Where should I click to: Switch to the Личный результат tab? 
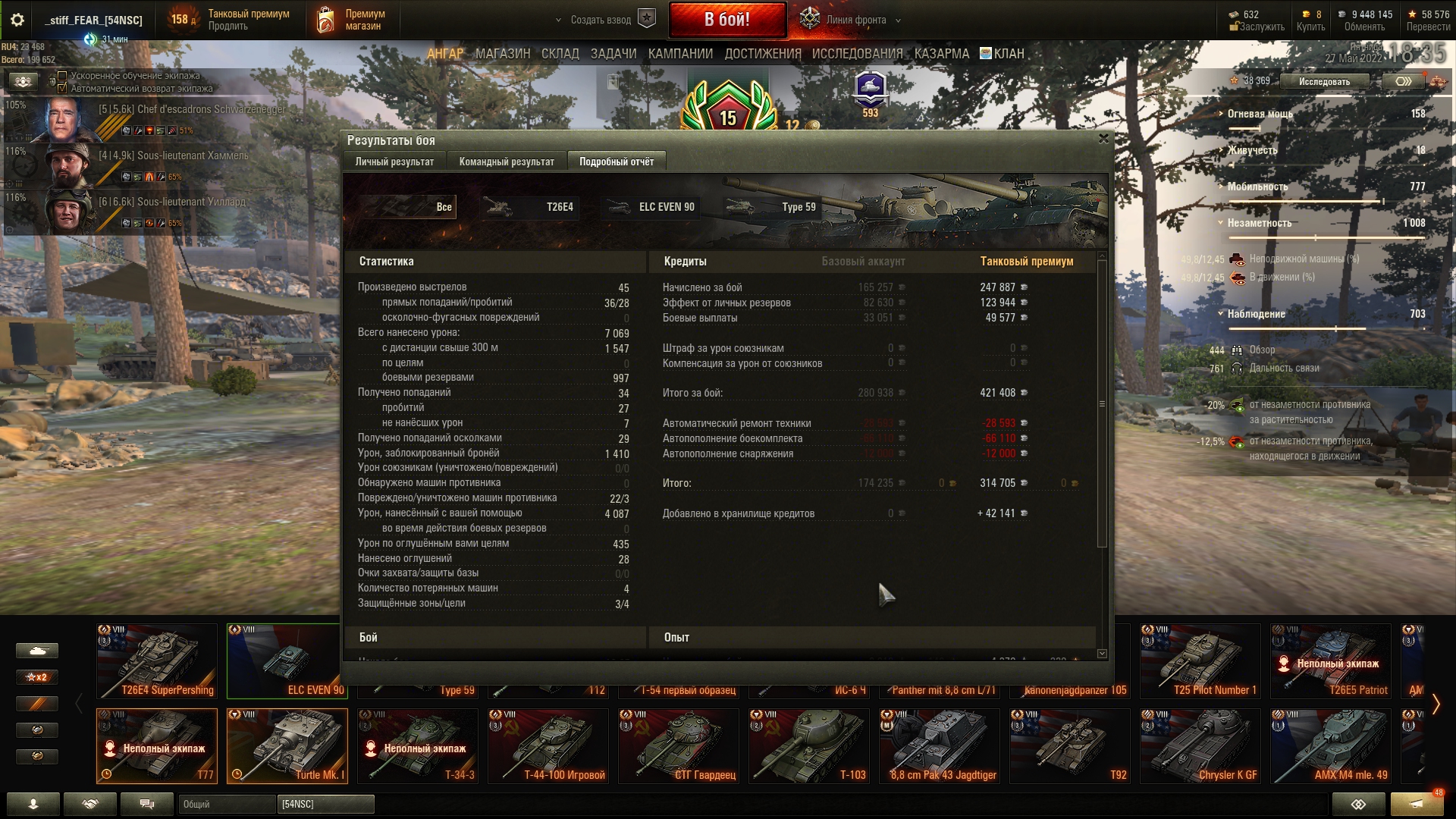coord(394,162)
